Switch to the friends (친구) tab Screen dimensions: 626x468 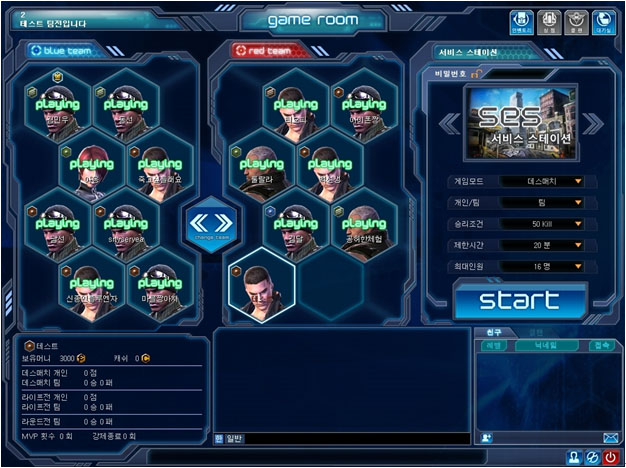point(494,331)
